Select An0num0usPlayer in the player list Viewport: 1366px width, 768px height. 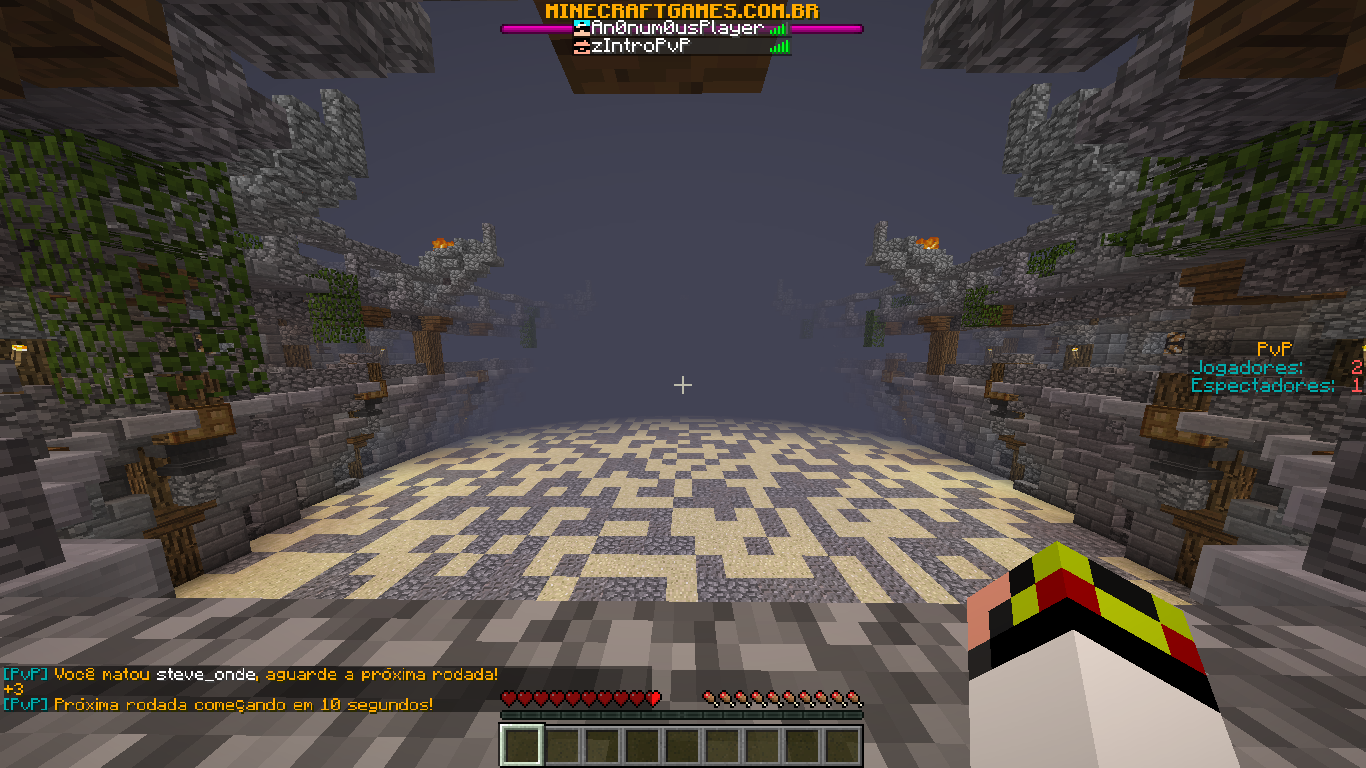coord(676,29)
